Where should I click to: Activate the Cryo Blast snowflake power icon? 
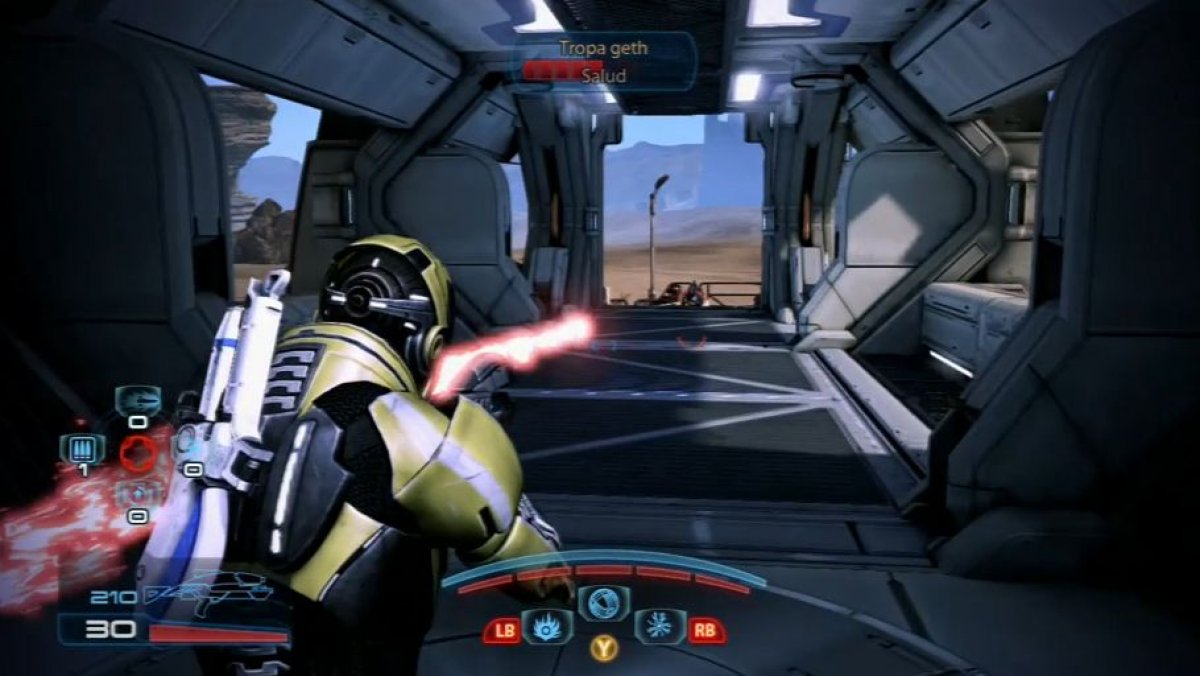click(x=659, y=627)
